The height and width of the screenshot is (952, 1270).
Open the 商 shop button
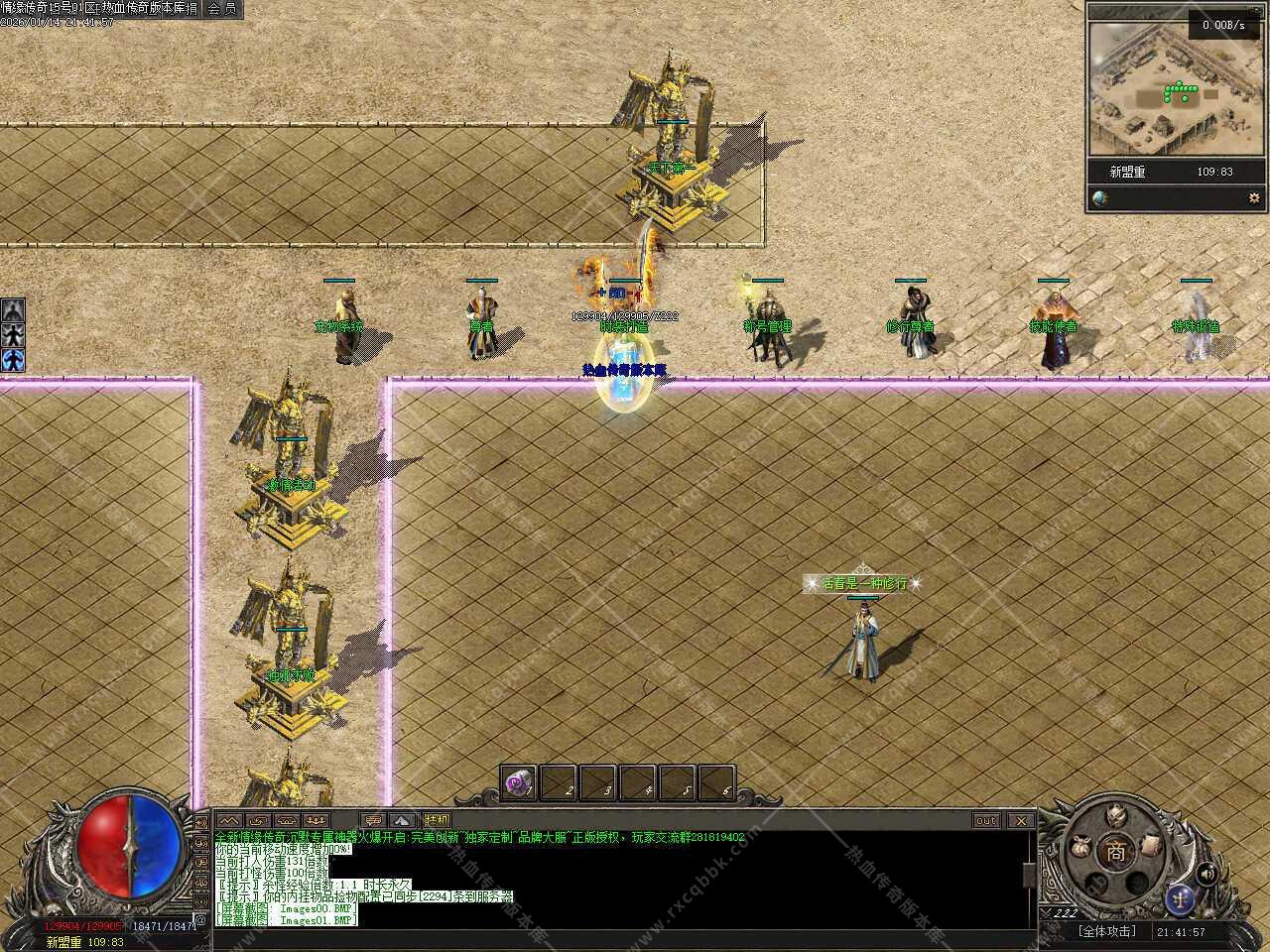click(x=1116, y=852)
